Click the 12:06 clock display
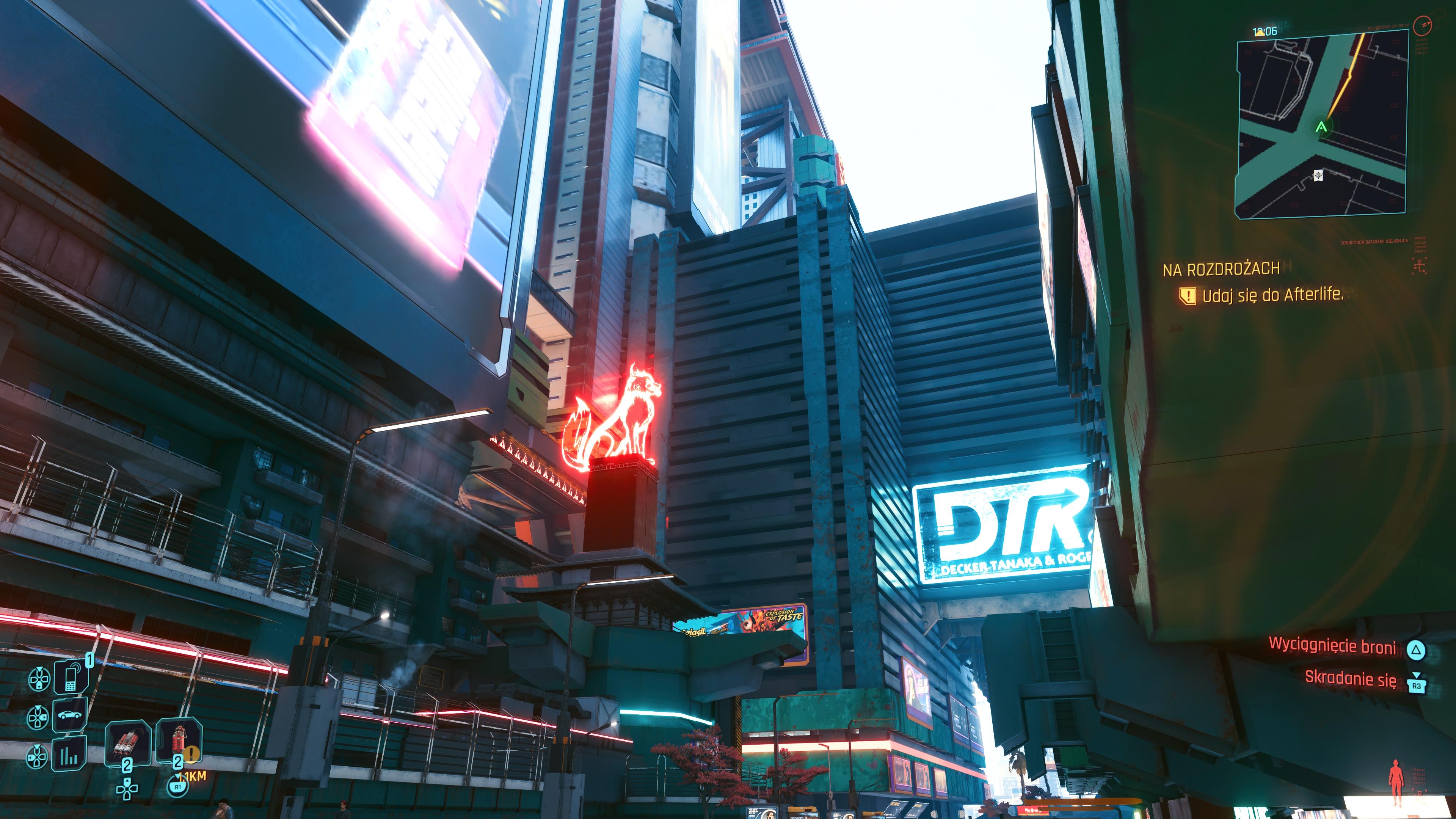Screen dimensions: 1456x819 (x=1265, y=31)
